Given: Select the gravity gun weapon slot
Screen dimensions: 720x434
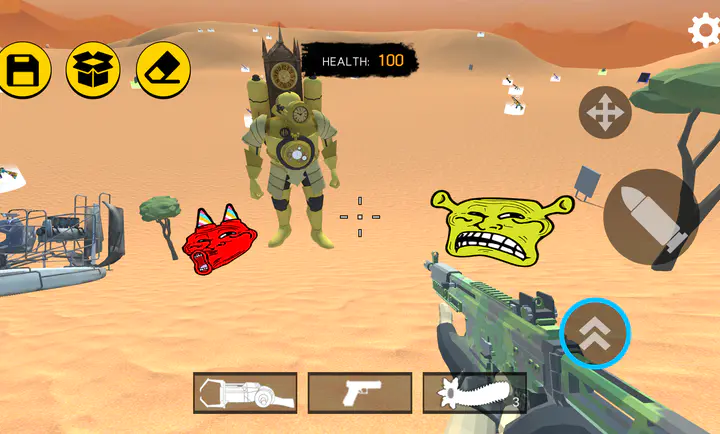Looking at the screenshot, I should click(245, 393).
